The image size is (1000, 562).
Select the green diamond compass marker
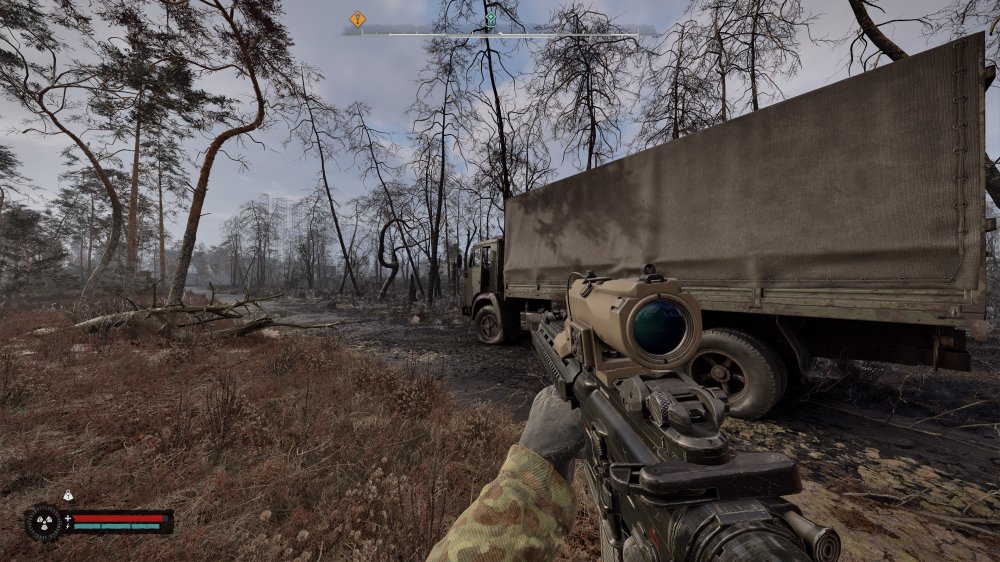click(x=490, y=19)
